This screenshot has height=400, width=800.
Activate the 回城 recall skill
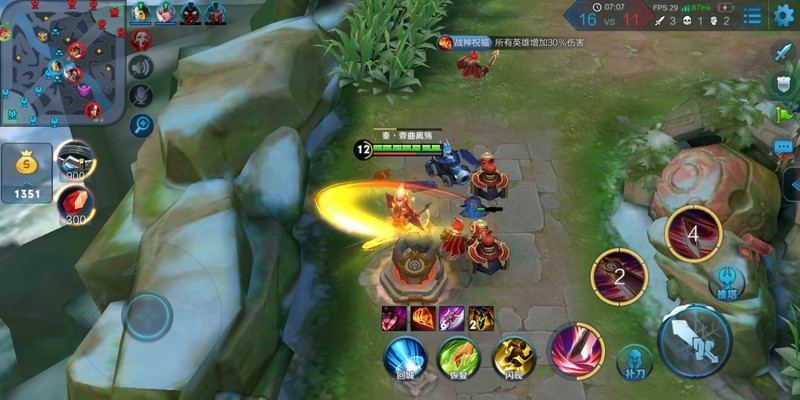(405, 357)
